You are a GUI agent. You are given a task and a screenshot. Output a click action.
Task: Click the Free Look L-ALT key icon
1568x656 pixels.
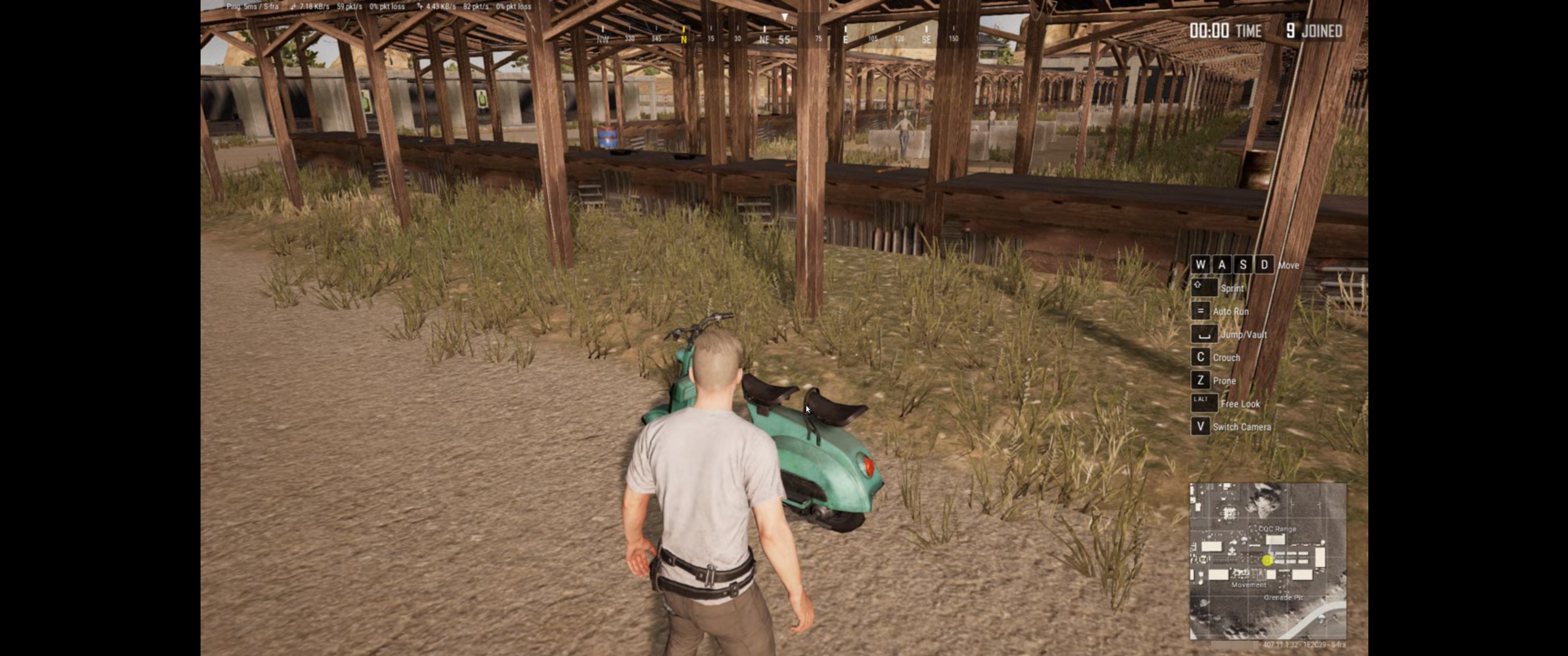pos(1203,403)
